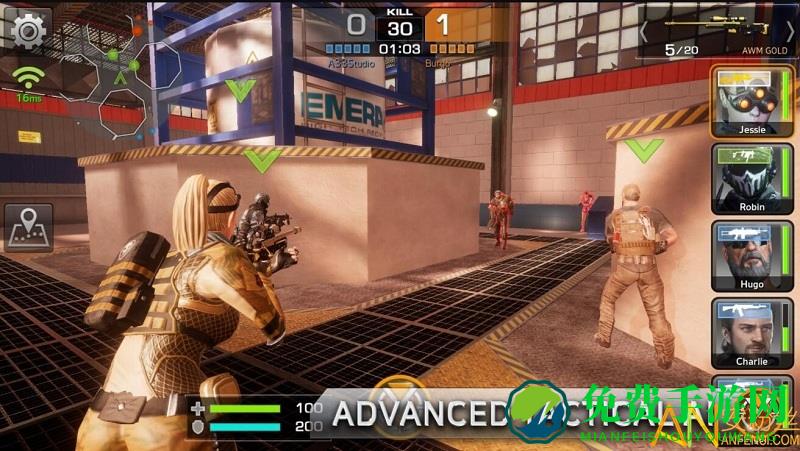Choose Hugo from the squad list
Viewport: 800px width, 451px height.
744,256
